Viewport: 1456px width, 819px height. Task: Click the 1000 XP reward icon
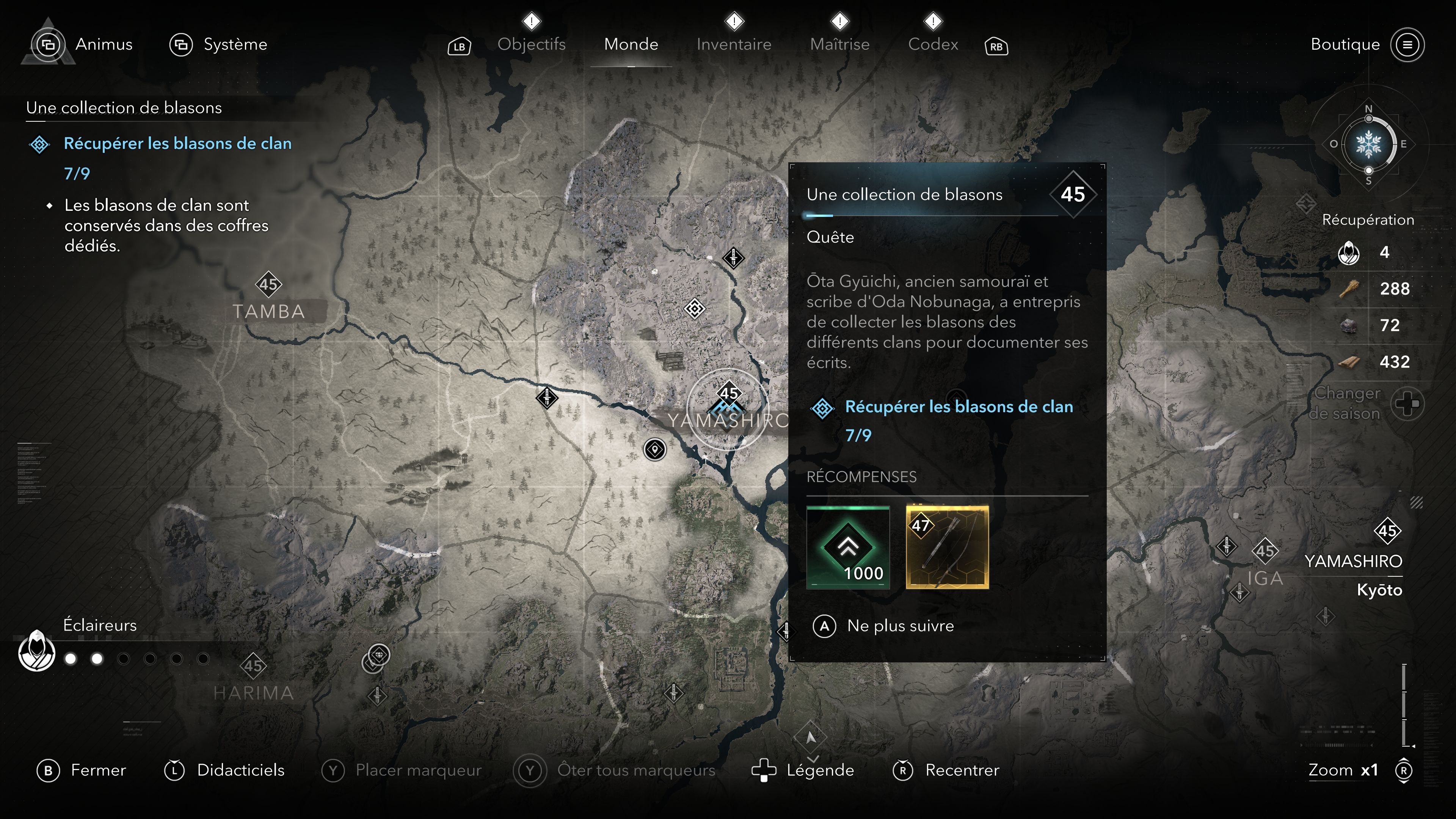coord(848,547)
